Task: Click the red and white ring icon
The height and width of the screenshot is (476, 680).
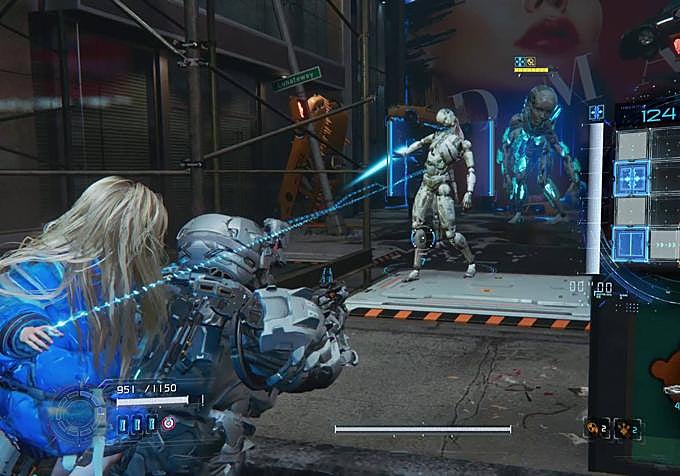Action: pyautogui.click(x=168, y=424)
